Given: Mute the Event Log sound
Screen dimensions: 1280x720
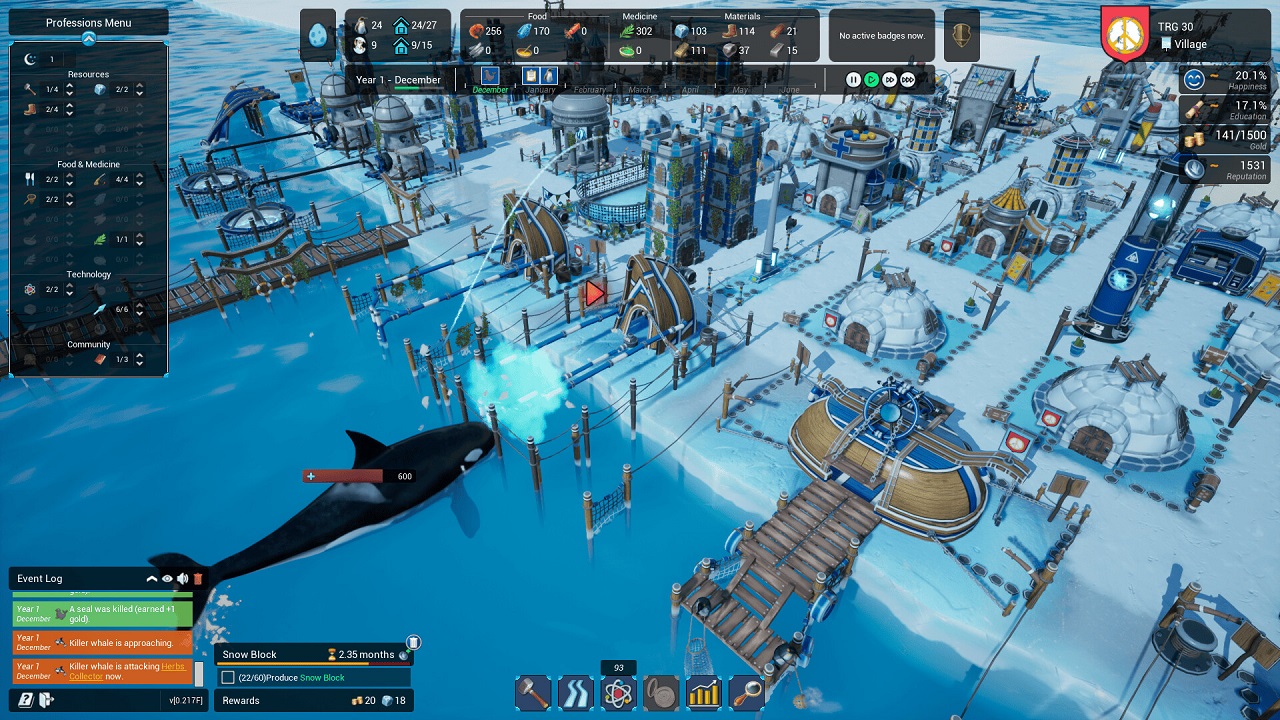Looking at the screenshot, I should (x=182, y=578).
